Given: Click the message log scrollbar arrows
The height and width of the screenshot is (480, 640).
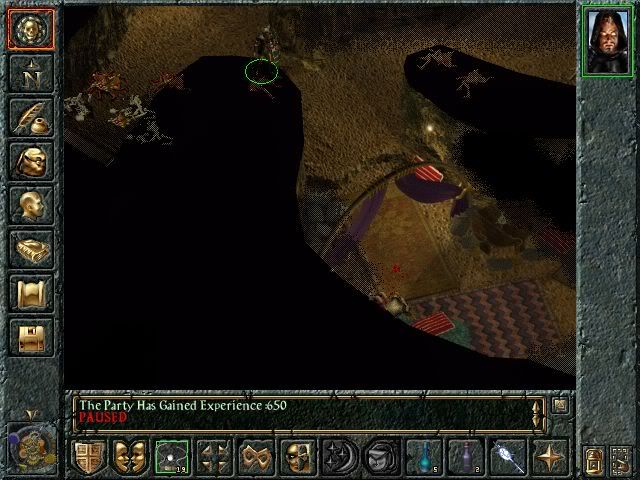Looking at the screenshot, I should [x=539, y=413].
